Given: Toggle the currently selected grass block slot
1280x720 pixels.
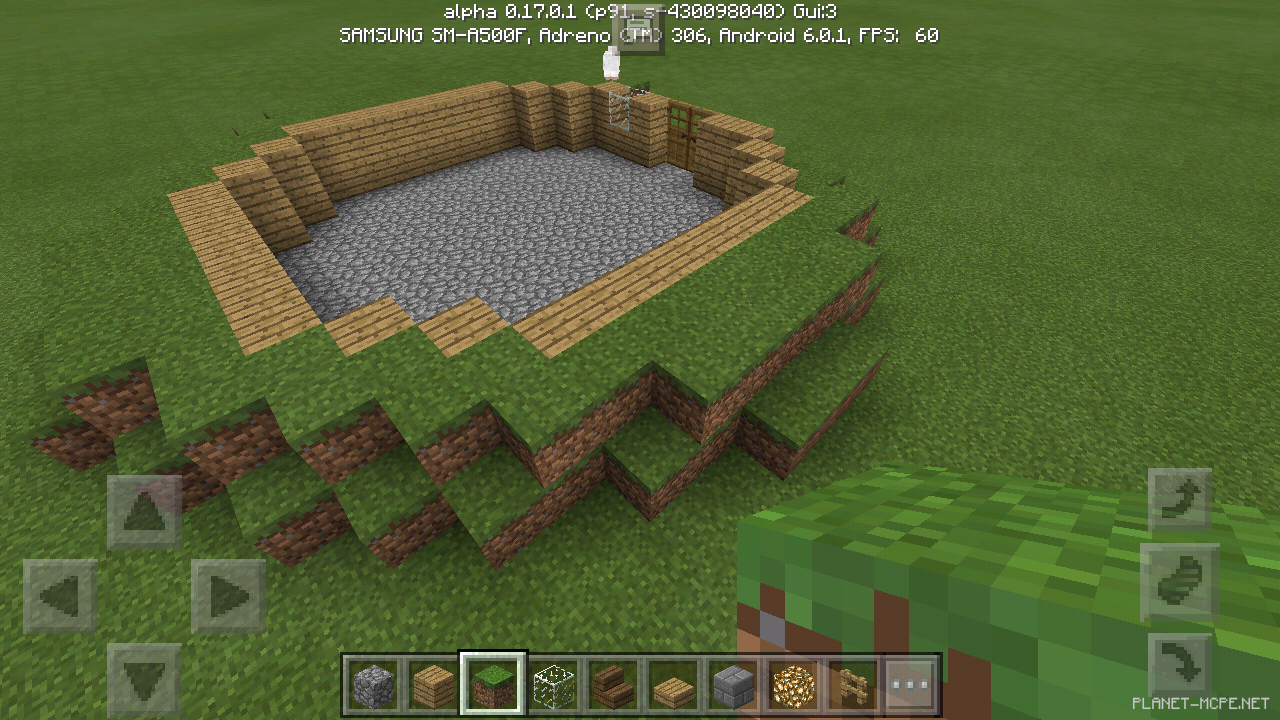Looking at the screenshot, I should click(493, 685).
